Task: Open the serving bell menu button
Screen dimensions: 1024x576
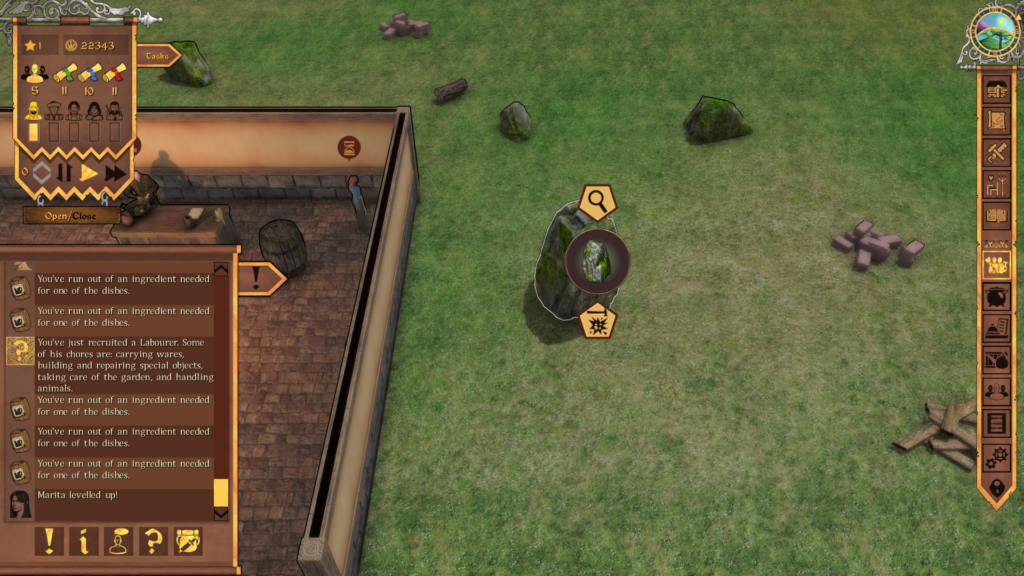Action: tap(996, 328)
